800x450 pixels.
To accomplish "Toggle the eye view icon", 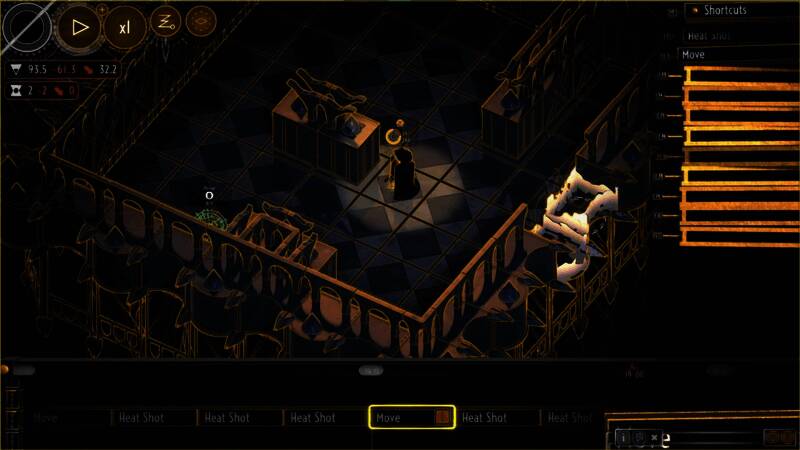I will point(200,21).
